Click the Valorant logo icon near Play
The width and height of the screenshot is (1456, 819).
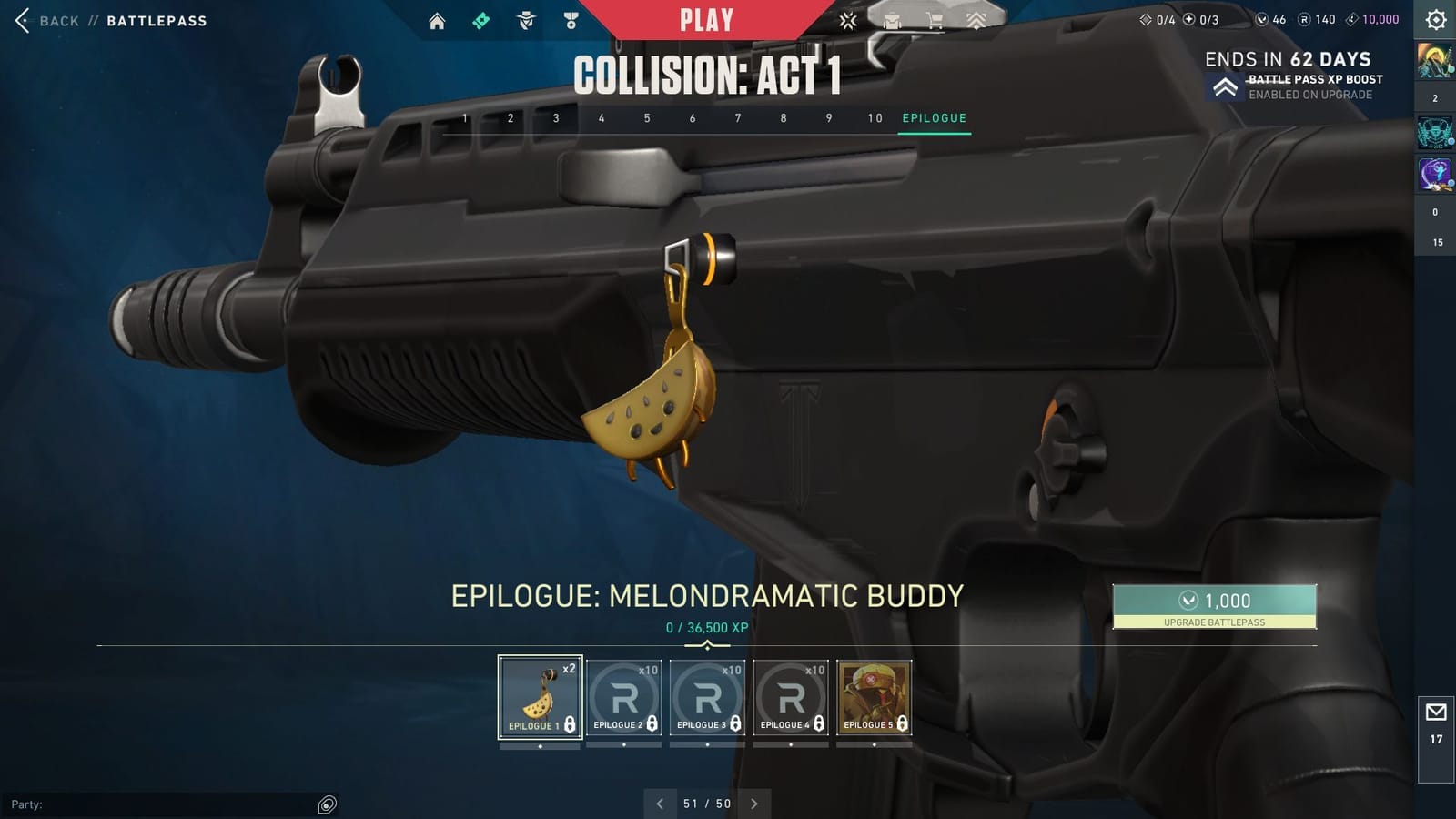847,20
